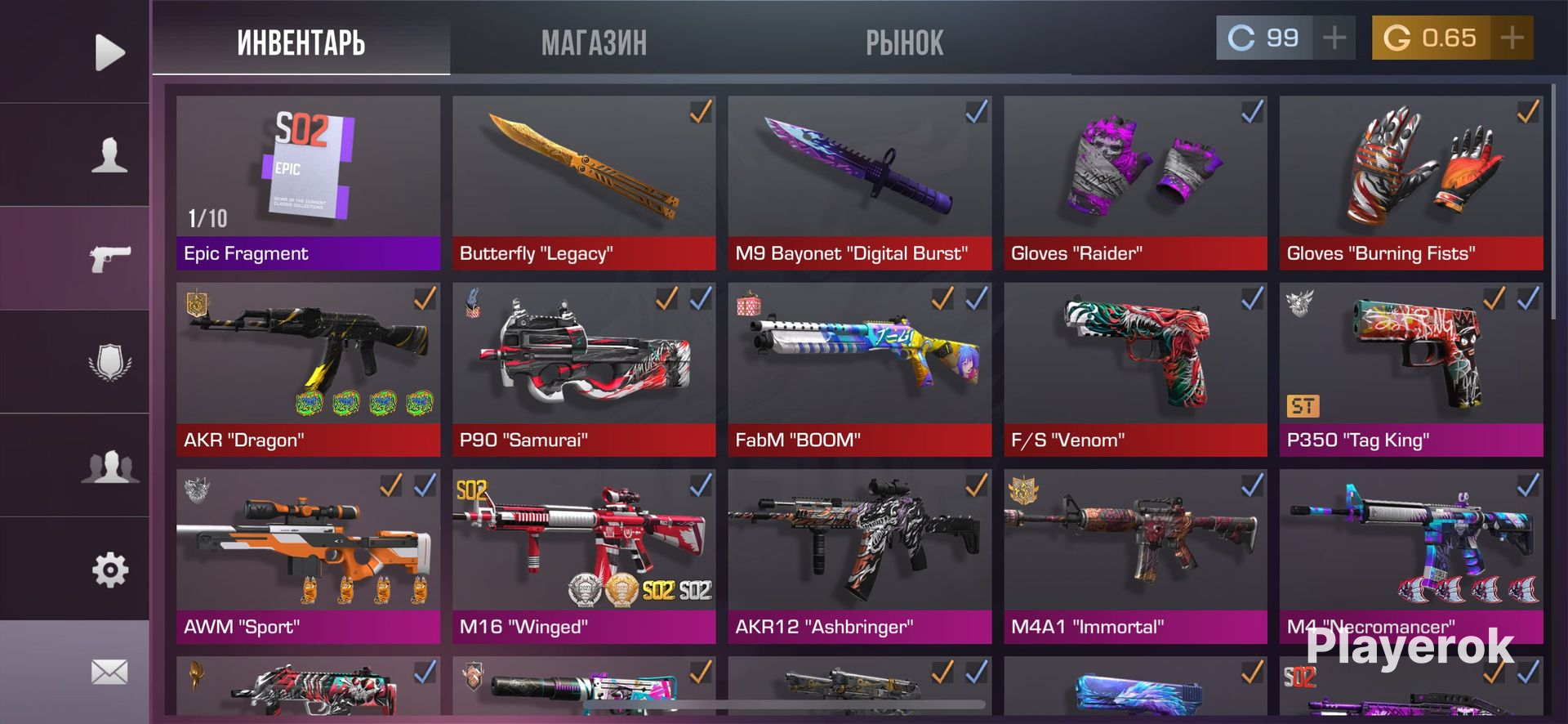Select the Gloves "Burning Fists" item
The image size is (1568, 724).
pos(1410,183)
